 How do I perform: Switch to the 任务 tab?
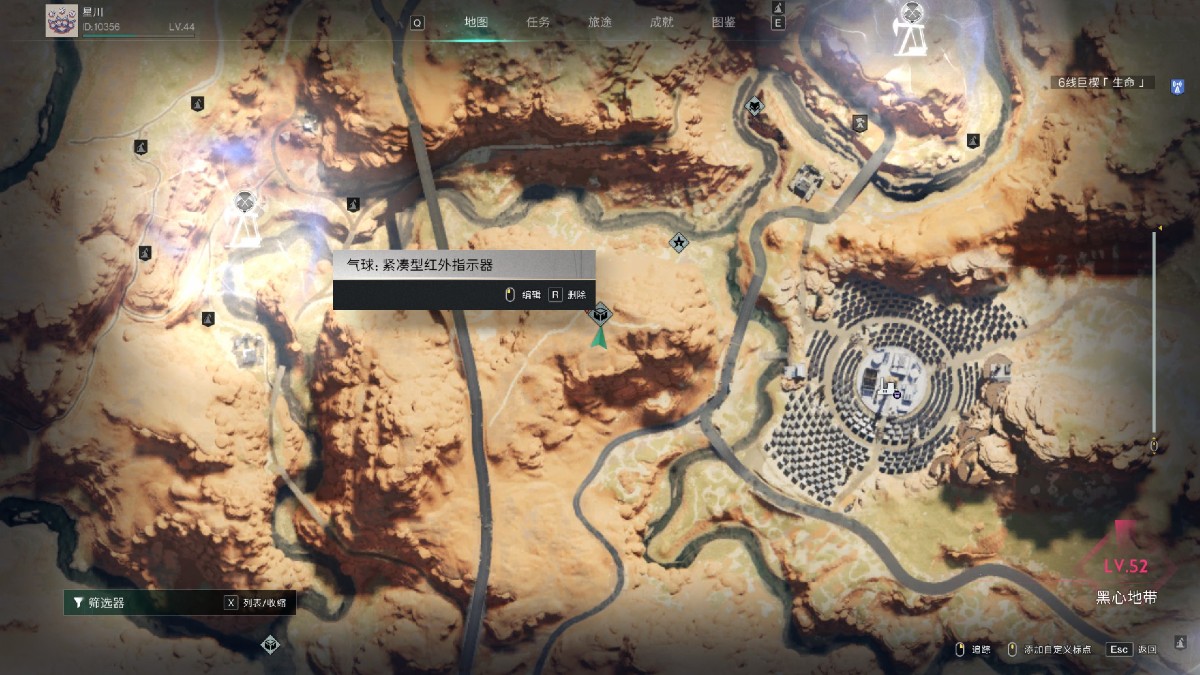tap(538, 22)
